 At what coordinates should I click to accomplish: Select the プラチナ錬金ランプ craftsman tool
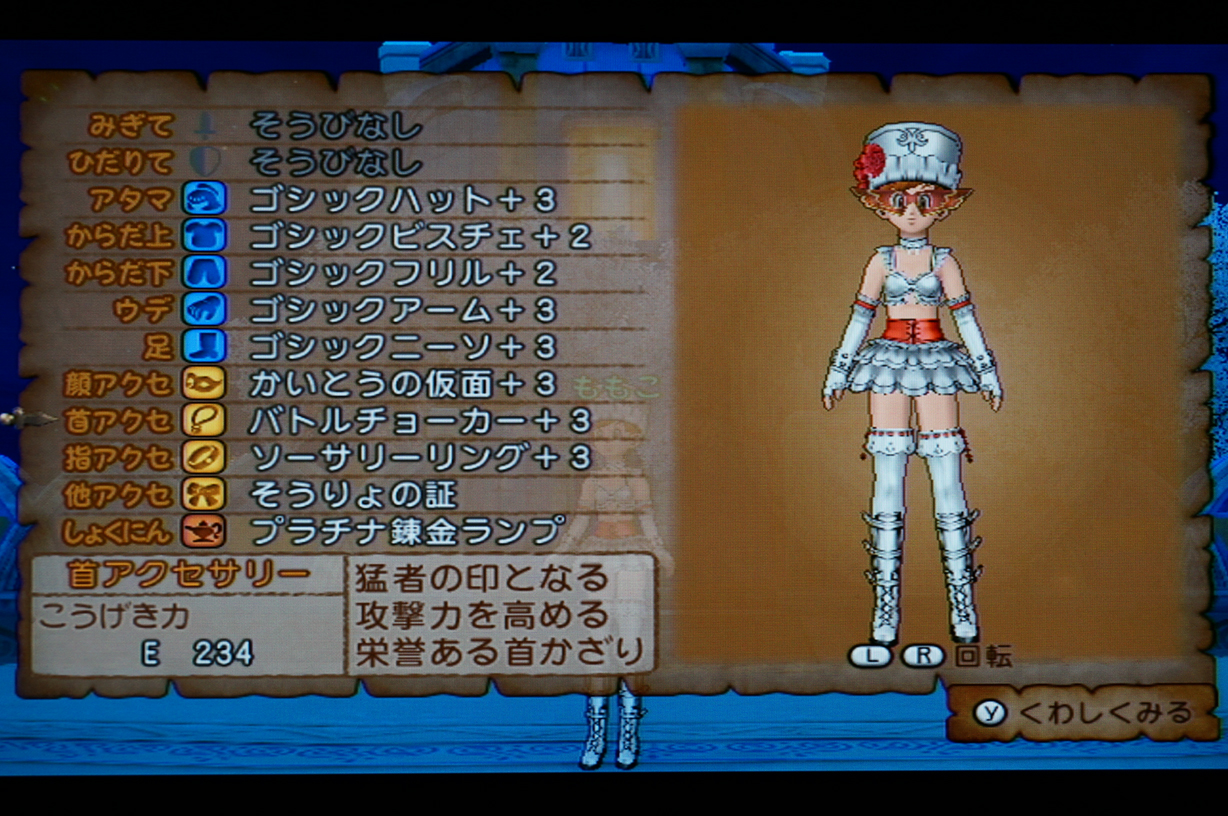(x=406, y=530)
